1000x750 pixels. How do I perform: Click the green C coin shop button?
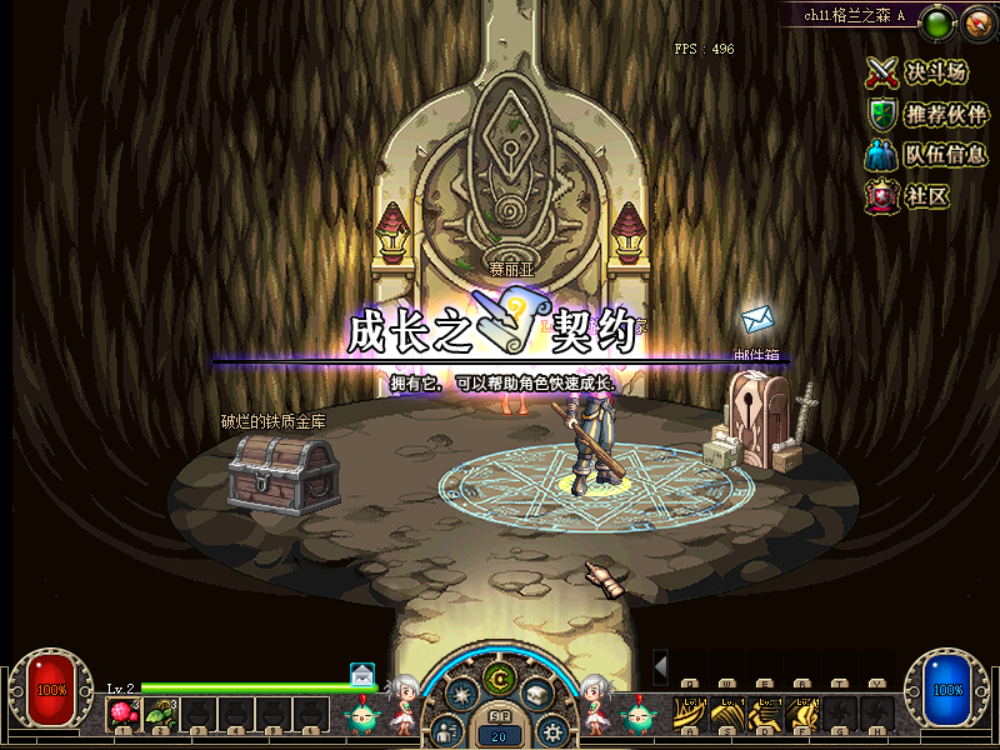click(x=498, y=678)
